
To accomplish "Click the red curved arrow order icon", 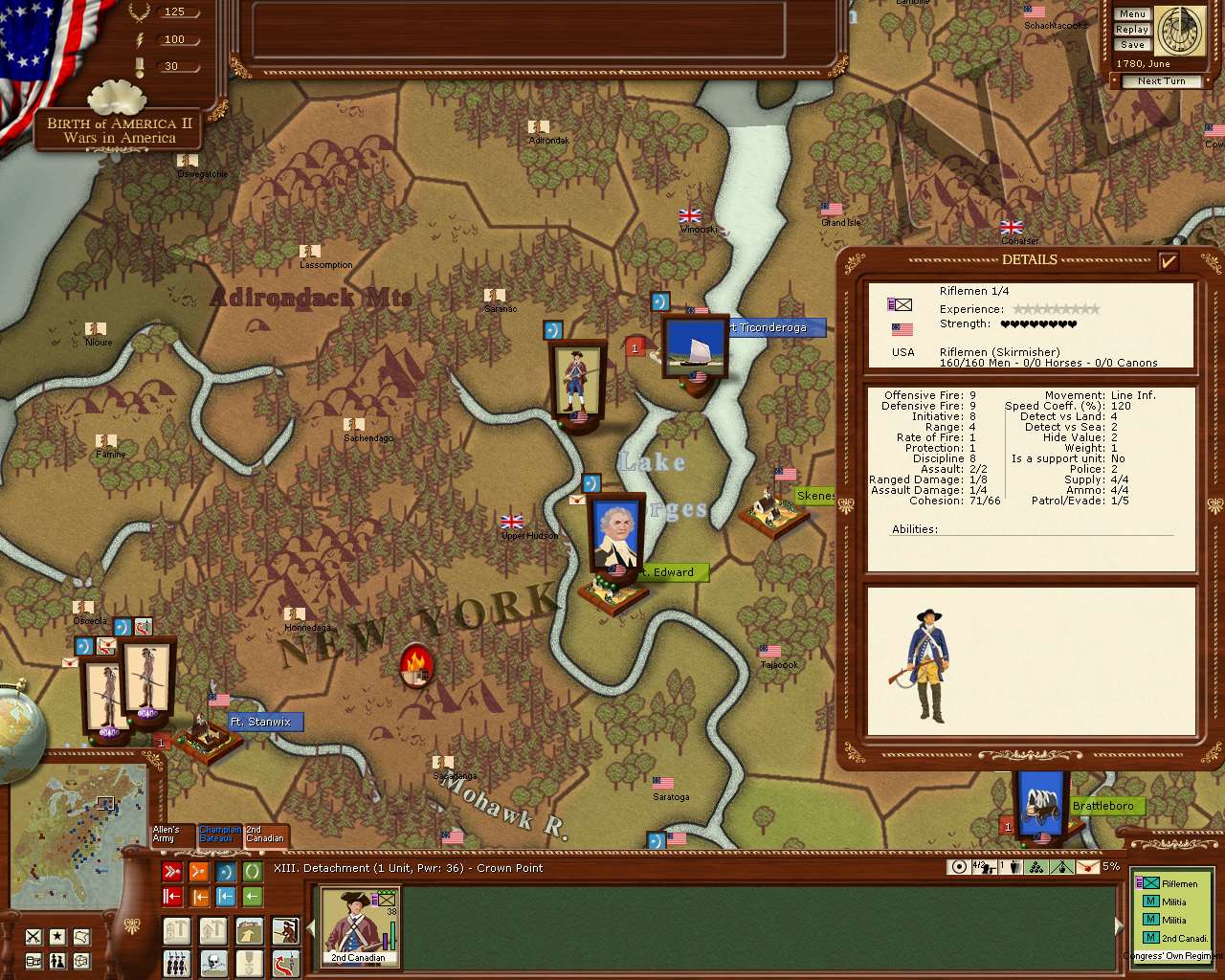I will pos(285,961).
